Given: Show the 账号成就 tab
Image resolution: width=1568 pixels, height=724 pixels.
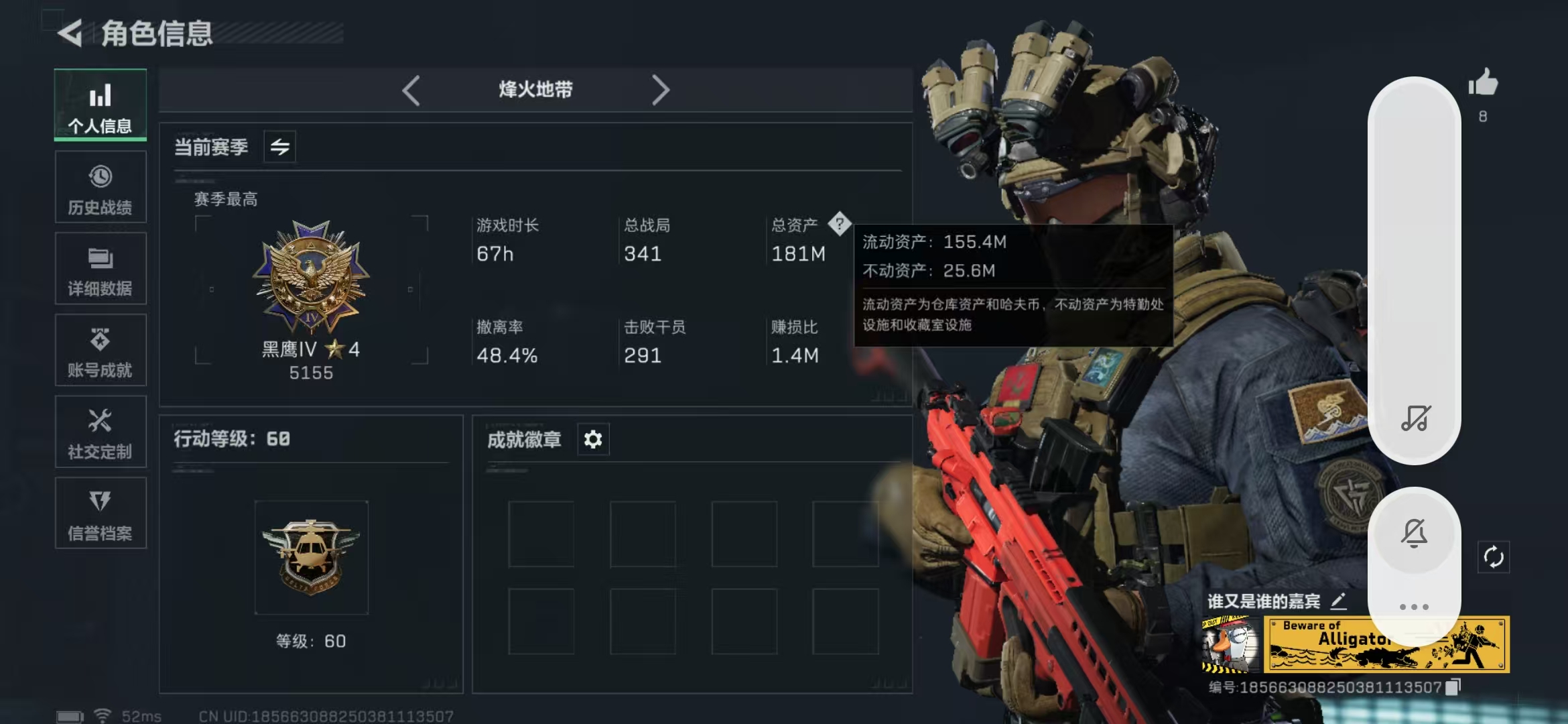Looking at the screenshot, I should point(101,351).
